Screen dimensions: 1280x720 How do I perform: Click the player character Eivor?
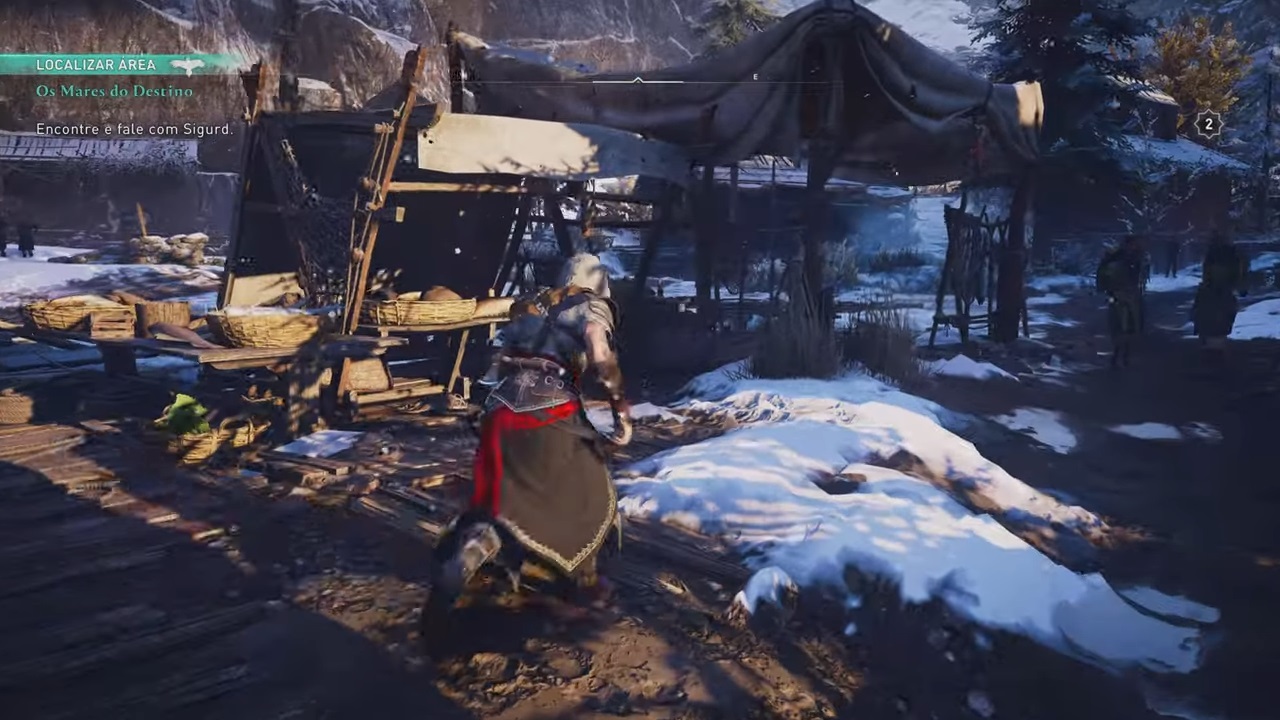550,420
